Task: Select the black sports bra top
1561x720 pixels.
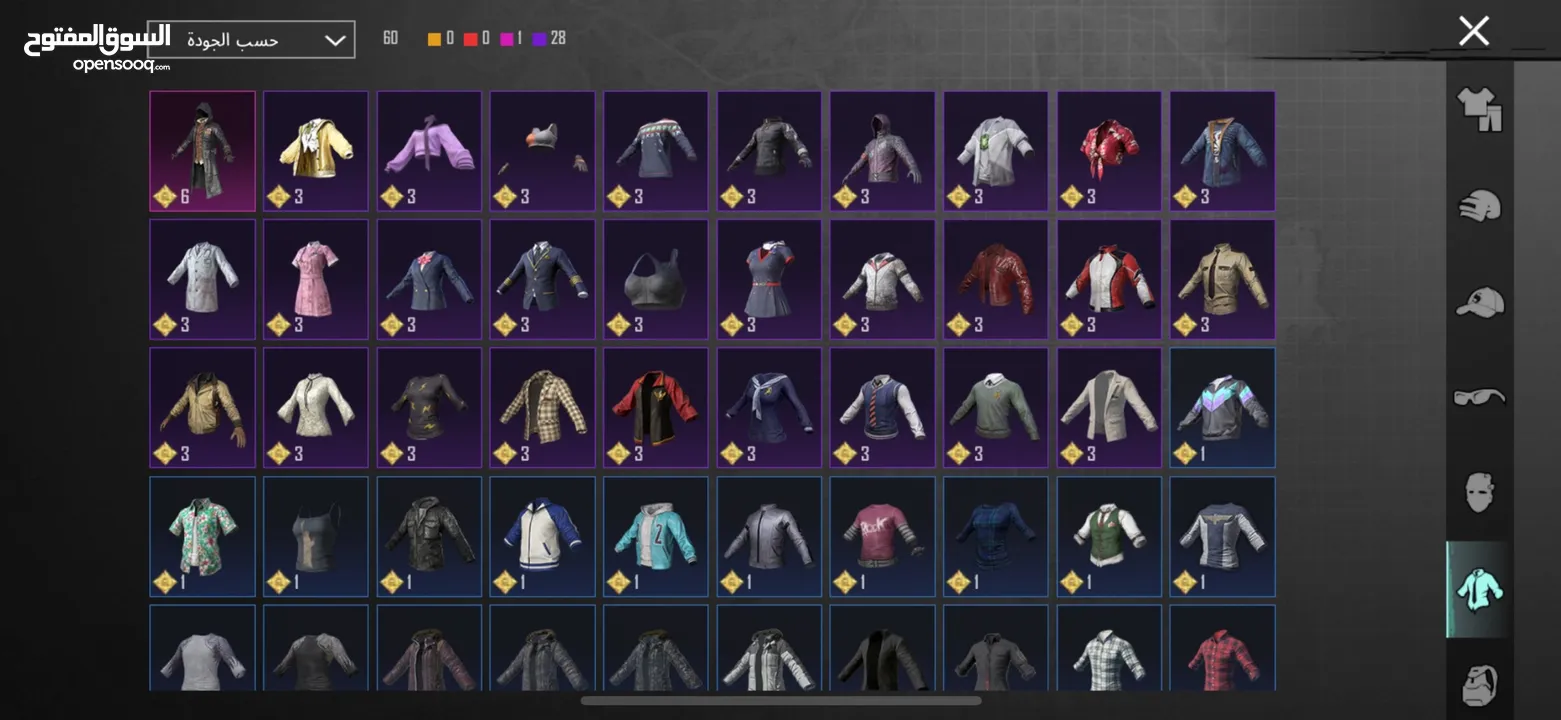Action: tap(655, 278)
